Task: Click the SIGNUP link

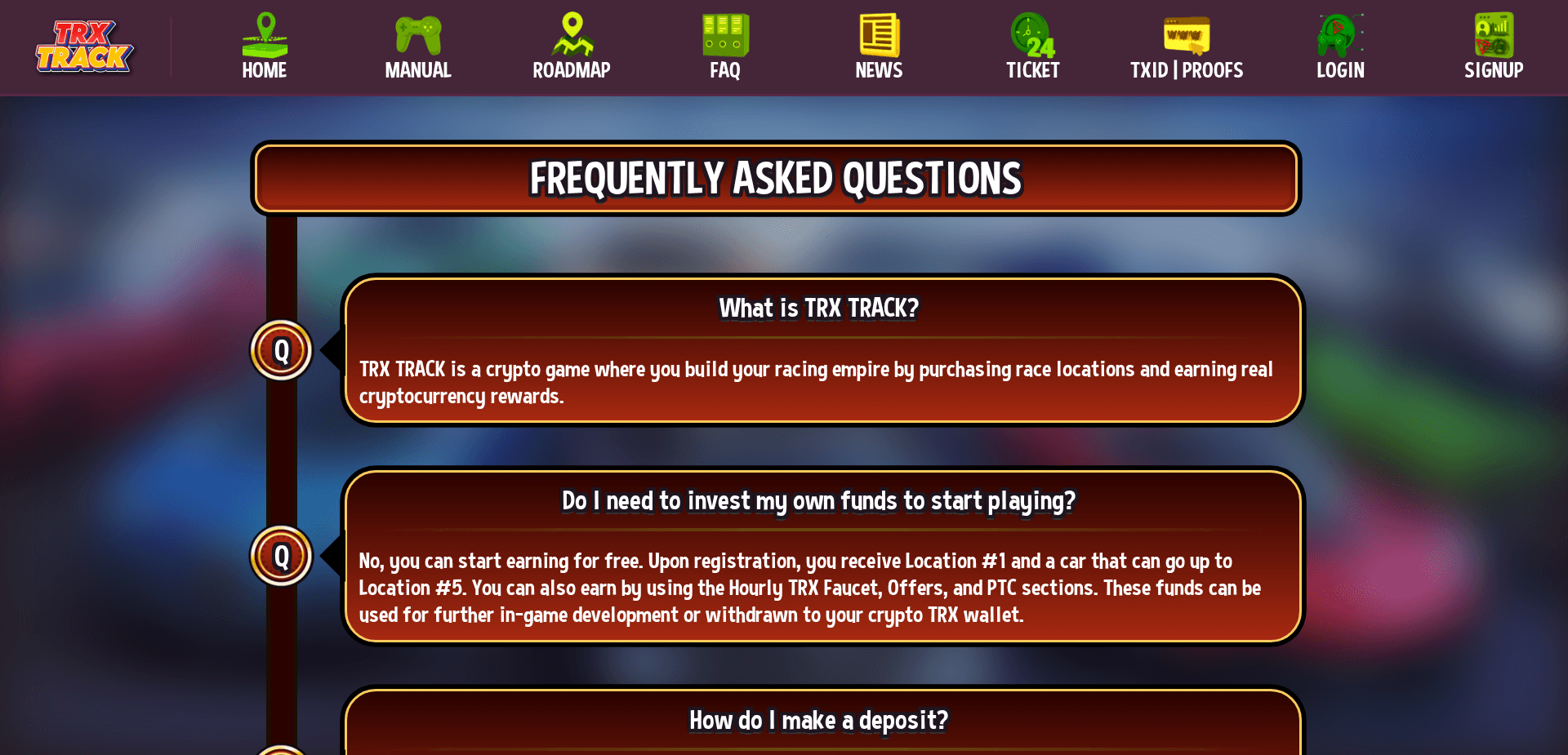Action: point(1493,70)
